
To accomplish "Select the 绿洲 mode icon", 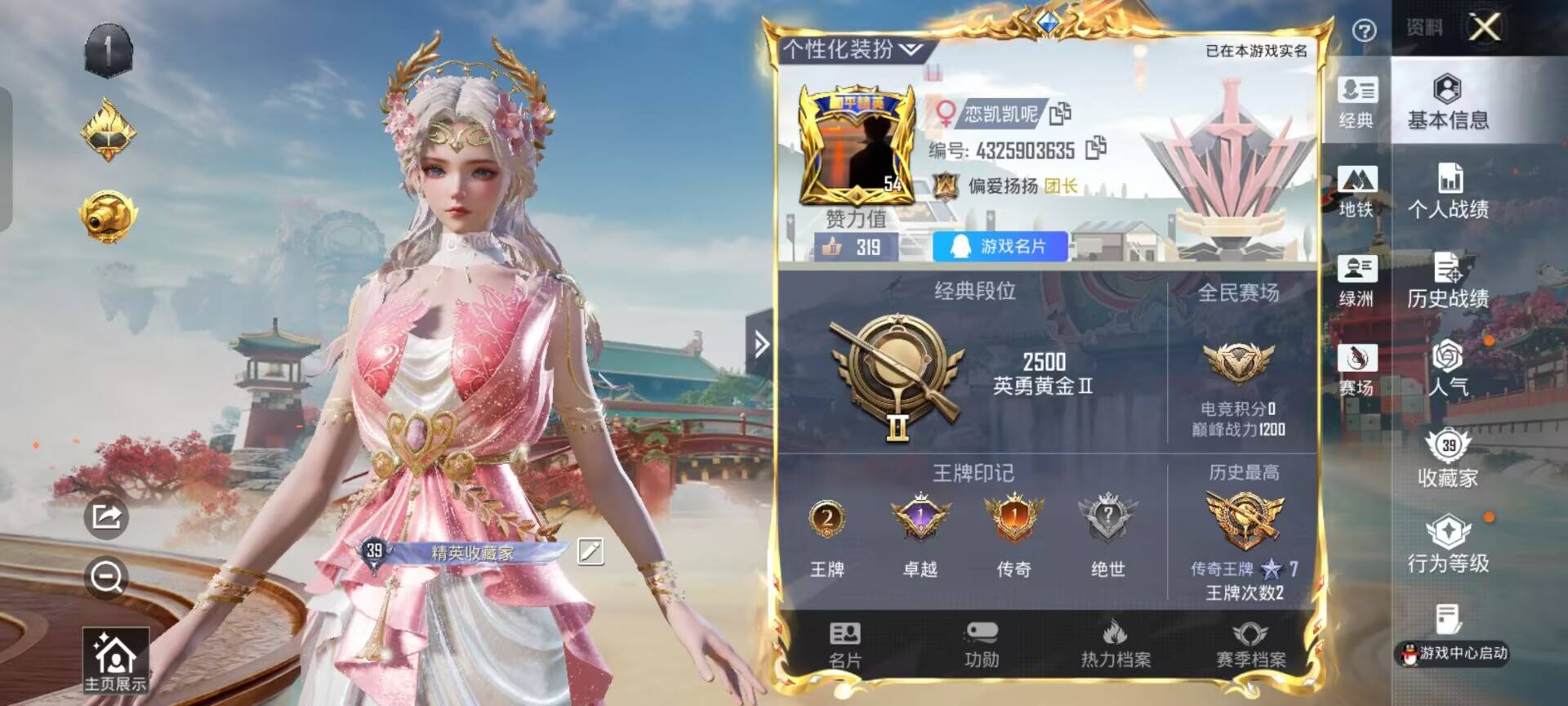I will click(x=1356, y=284).
